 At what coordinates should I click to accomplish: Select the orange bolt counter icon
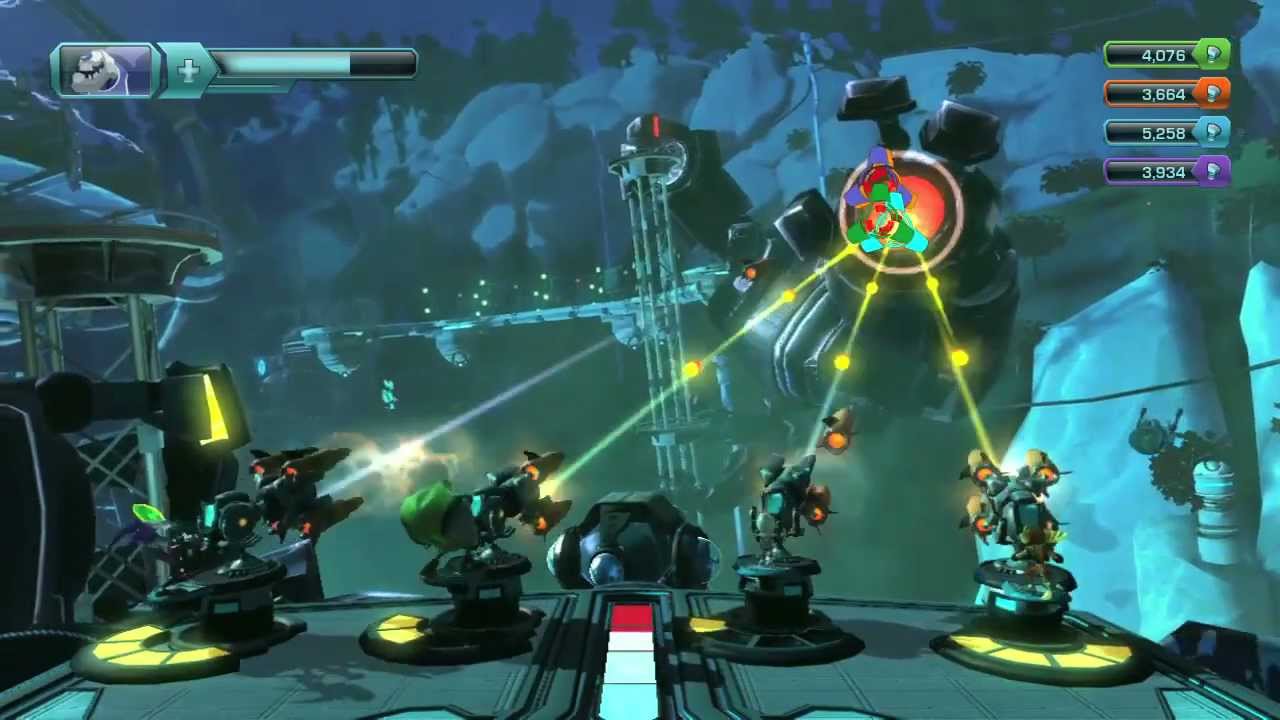1213,93
